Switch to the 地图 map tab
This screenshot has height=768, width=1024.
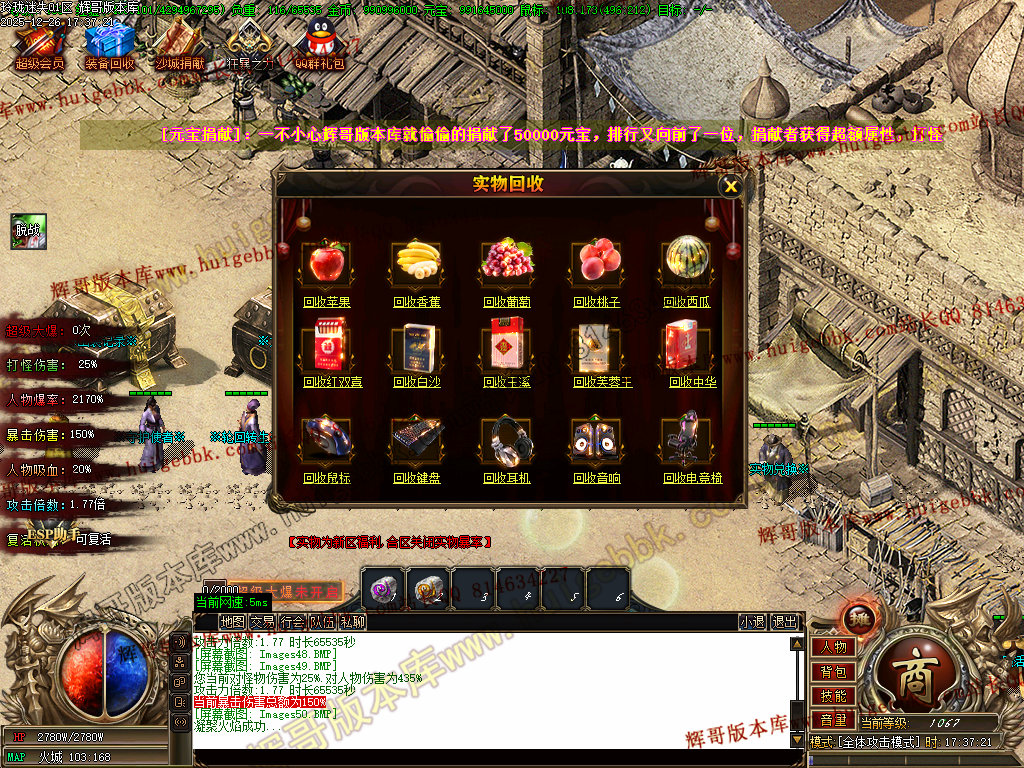pos(232,622)
